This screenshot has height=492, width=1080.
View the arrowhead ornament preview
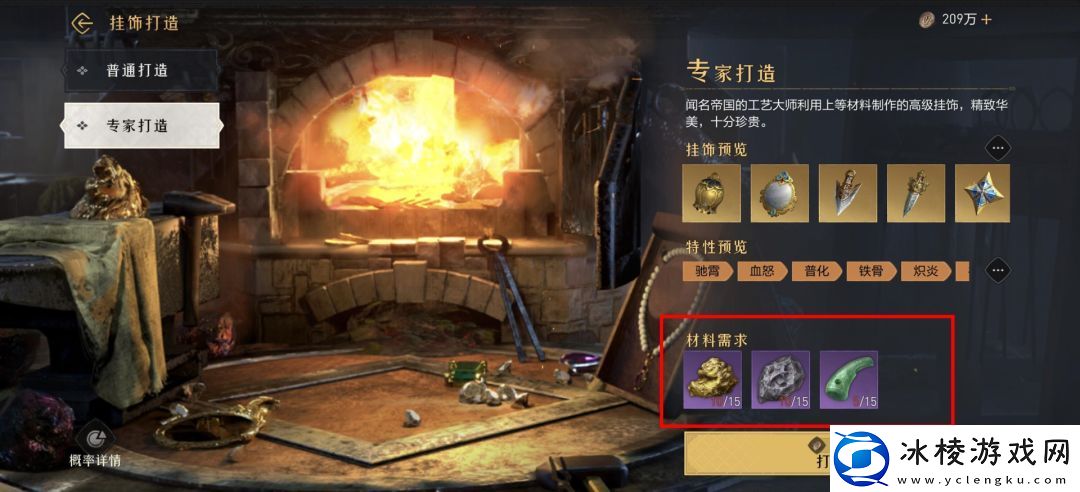tap(848, 193)
